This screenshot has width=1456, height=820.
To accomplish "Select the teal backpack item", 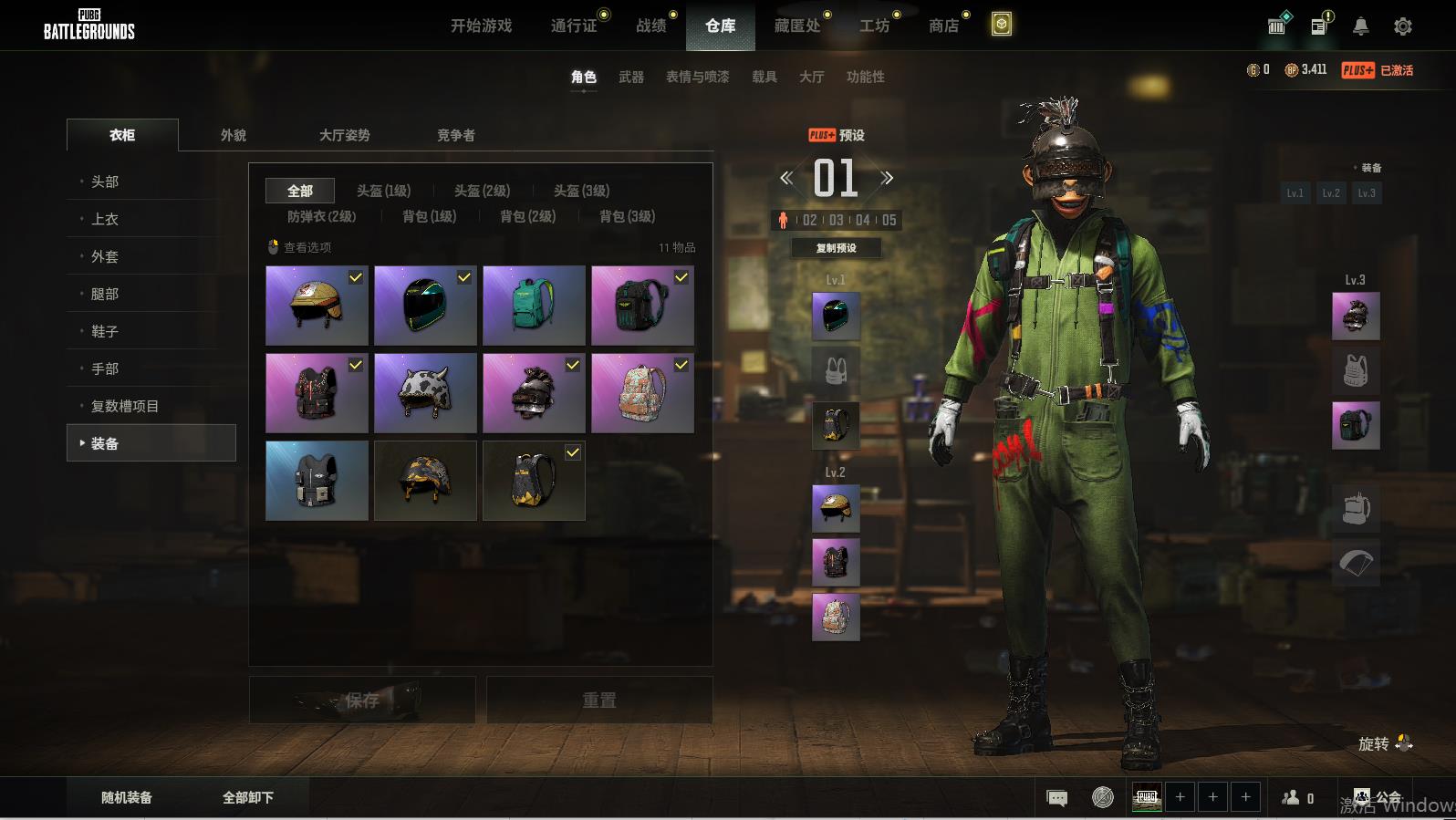I will pos(534,306).
